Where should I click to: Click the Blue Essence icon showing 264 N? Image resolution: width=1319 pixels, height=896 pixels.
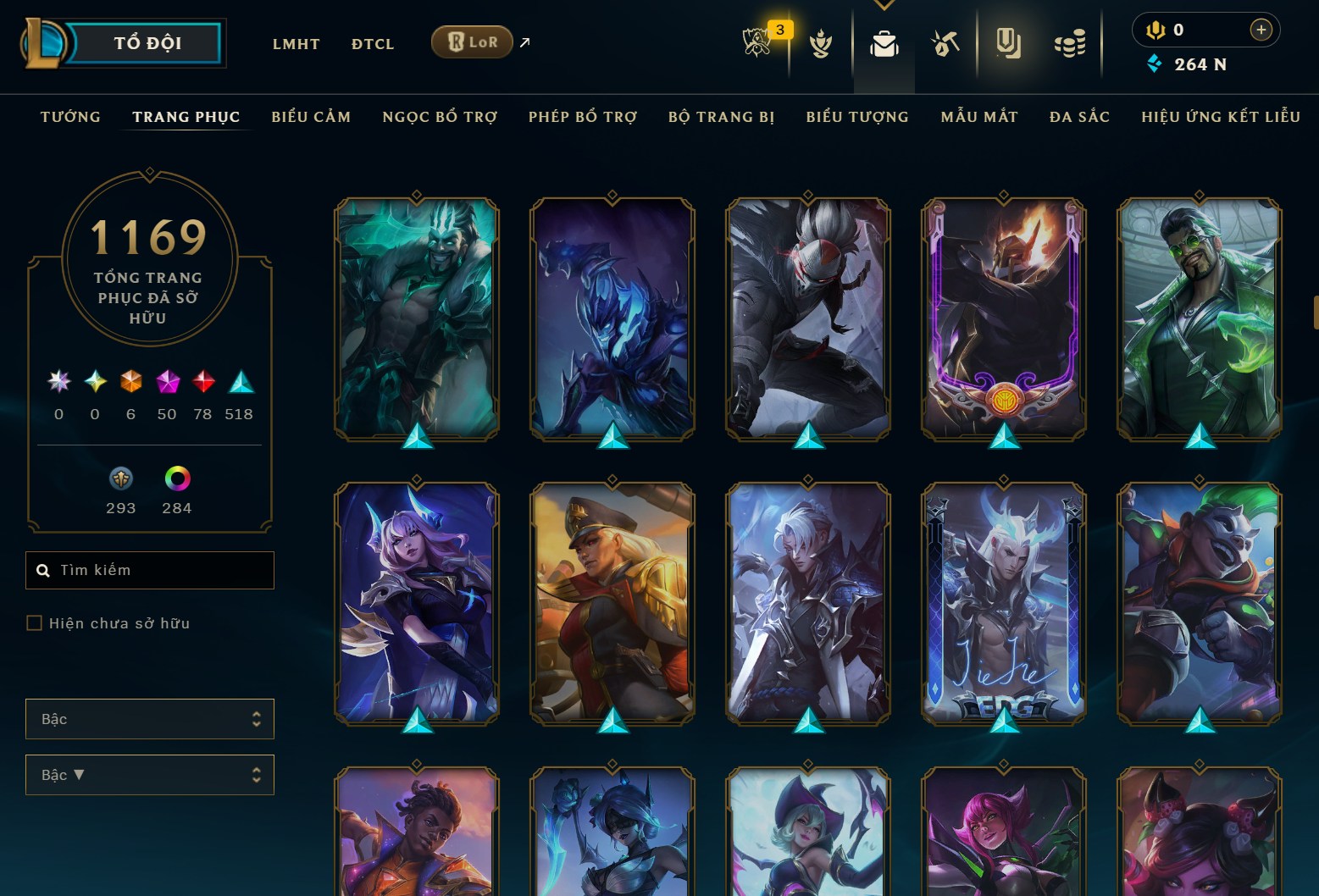pyautogui.click(x=1156, y=64)
